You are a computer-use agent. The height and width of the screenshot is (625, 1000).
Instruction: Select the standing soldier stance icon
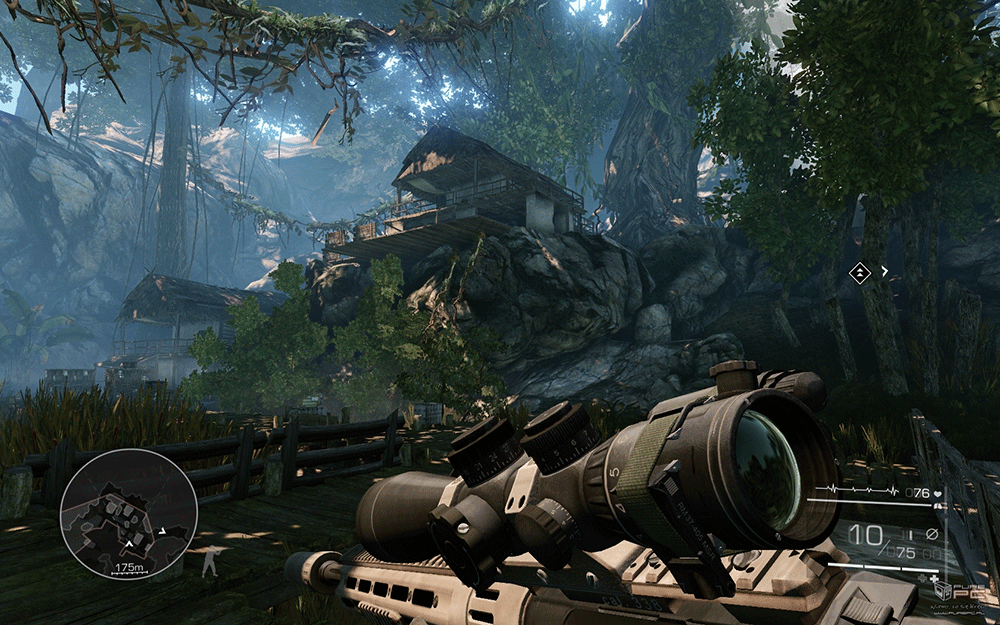click(x=208, y=562)
